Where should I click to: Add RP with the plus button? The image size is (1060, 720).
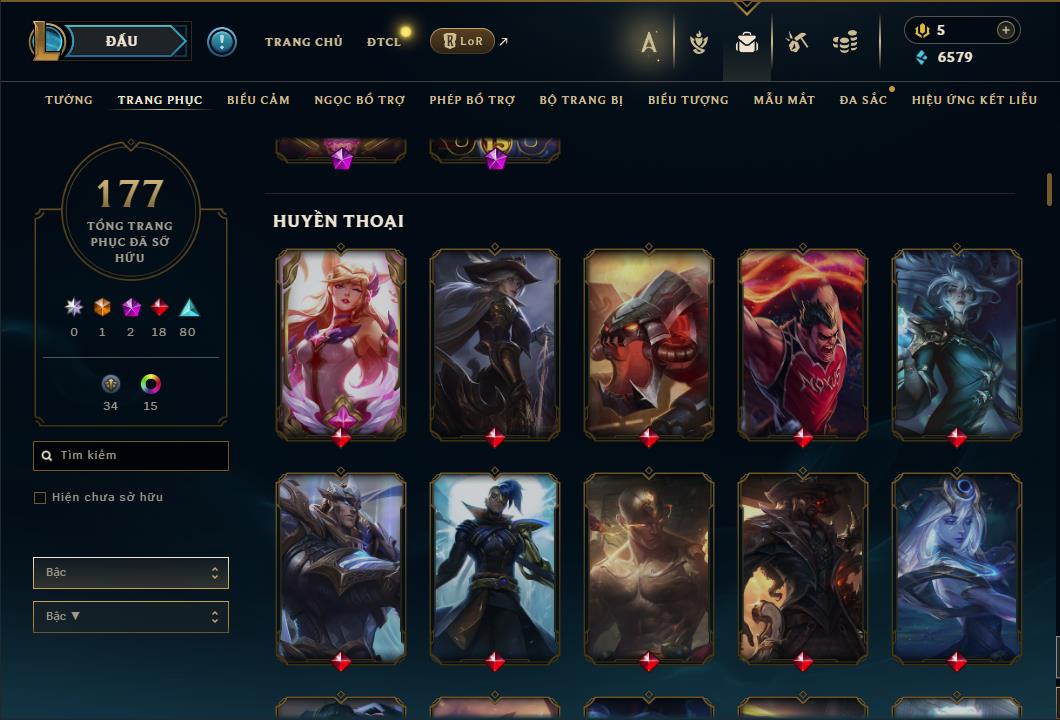1005,30
